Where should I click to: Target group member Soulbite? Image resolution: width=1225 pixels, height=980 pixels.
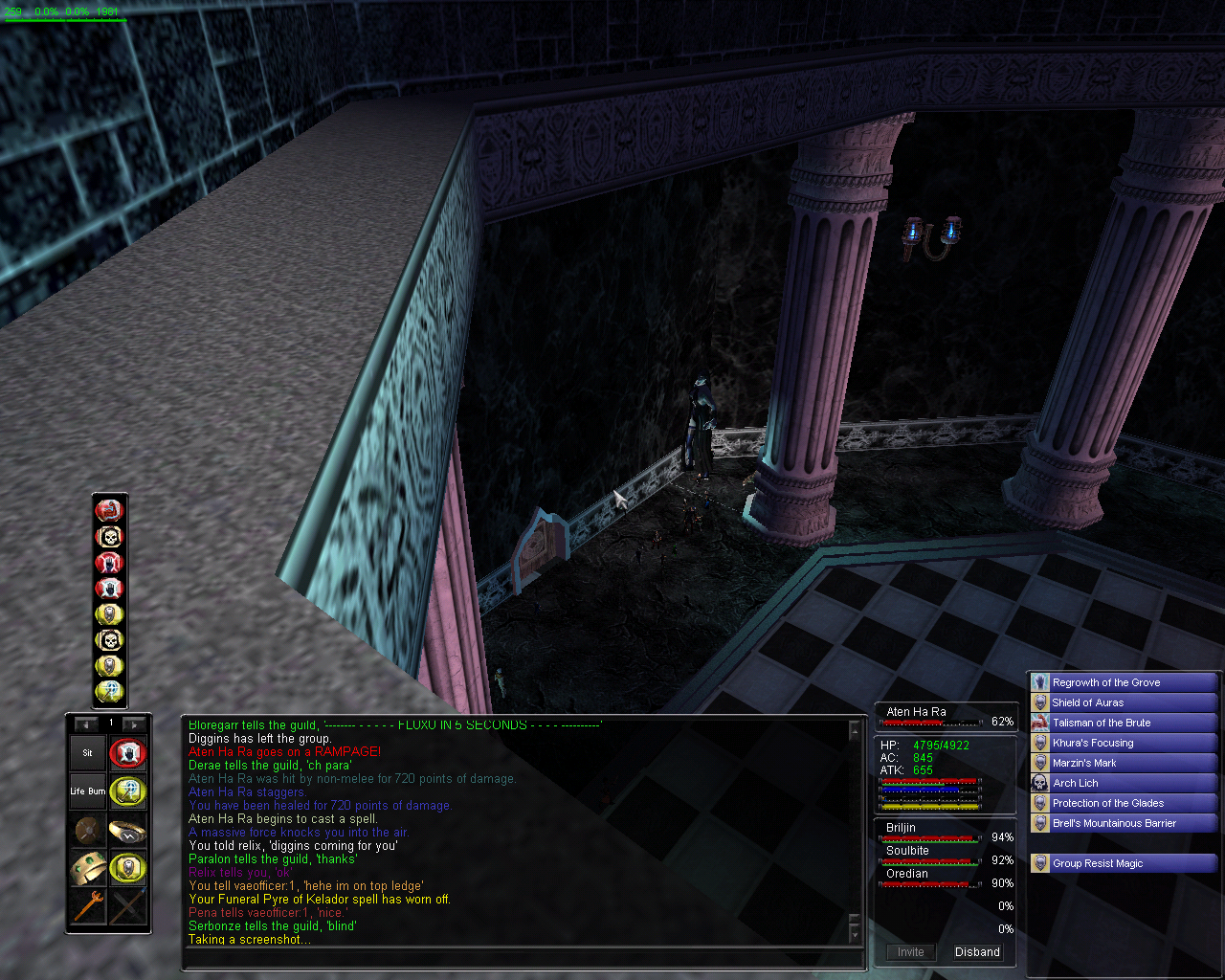tap(907, 851)
